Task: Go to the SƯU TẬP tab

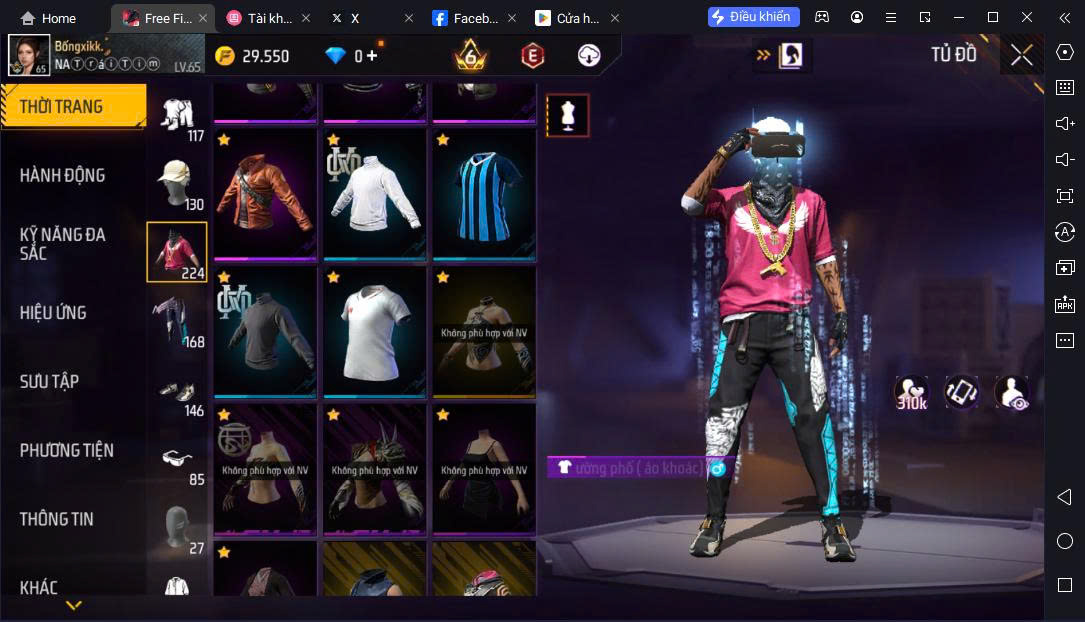Action: [x=49, y=382]
